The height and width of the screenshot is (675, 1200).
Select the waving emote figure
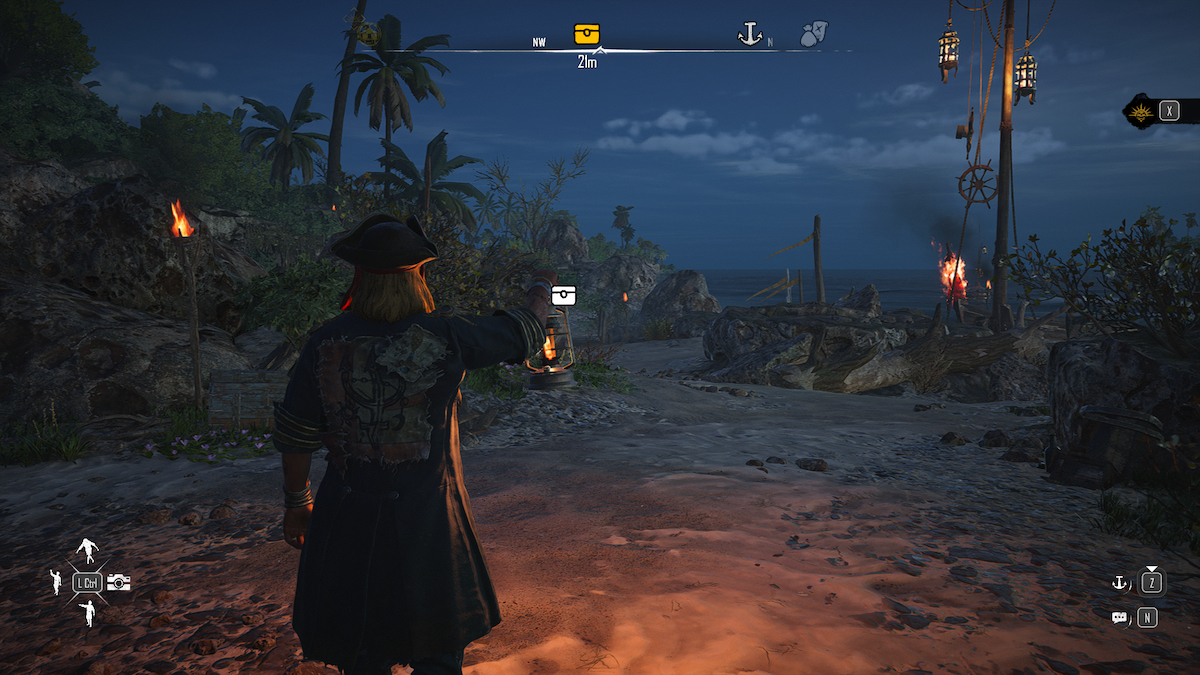pos(56,582)
